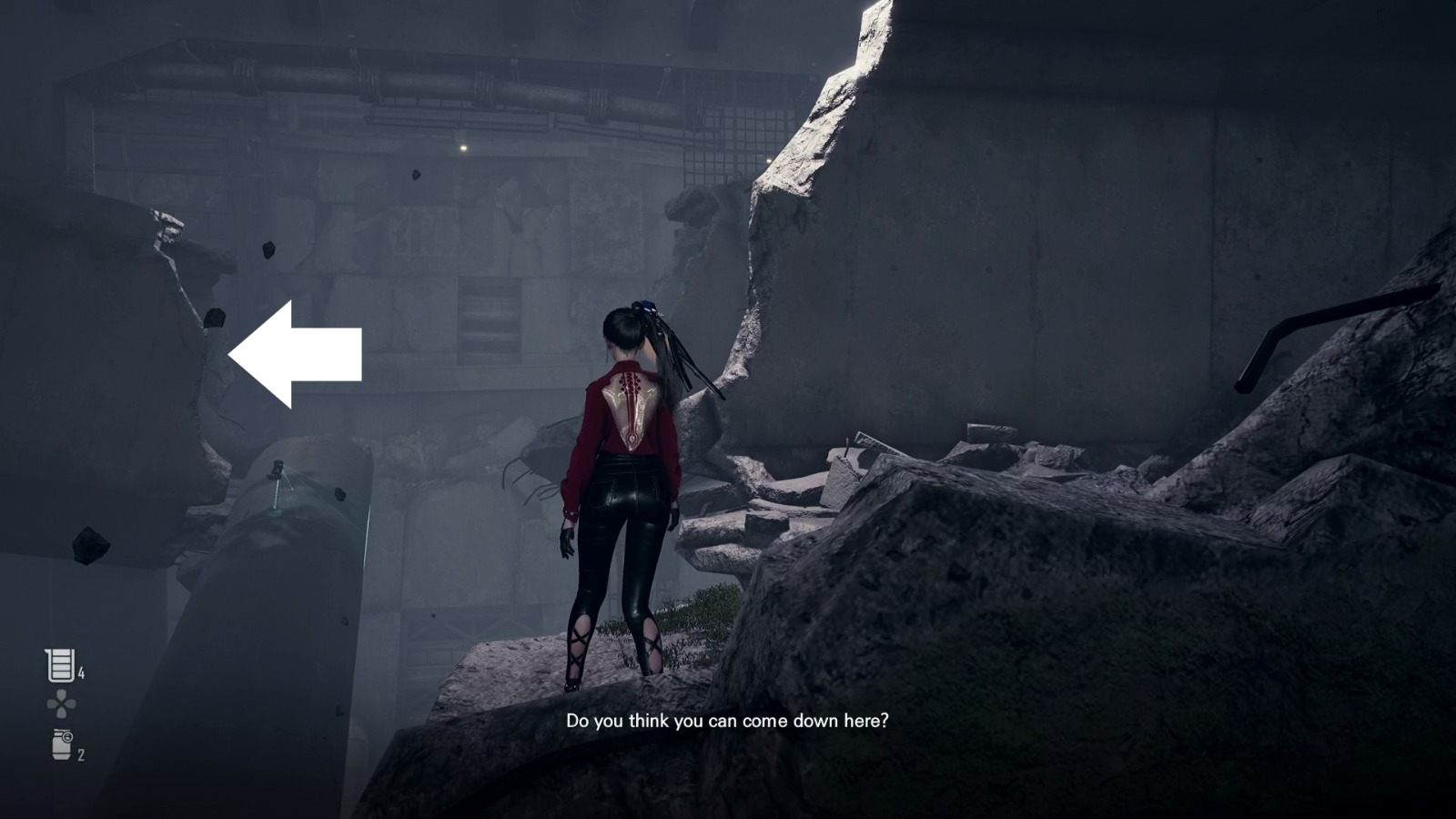Toggle the right D-pad segment
The width and height of the screenshot is (1456, 819).
pos(71,703)
